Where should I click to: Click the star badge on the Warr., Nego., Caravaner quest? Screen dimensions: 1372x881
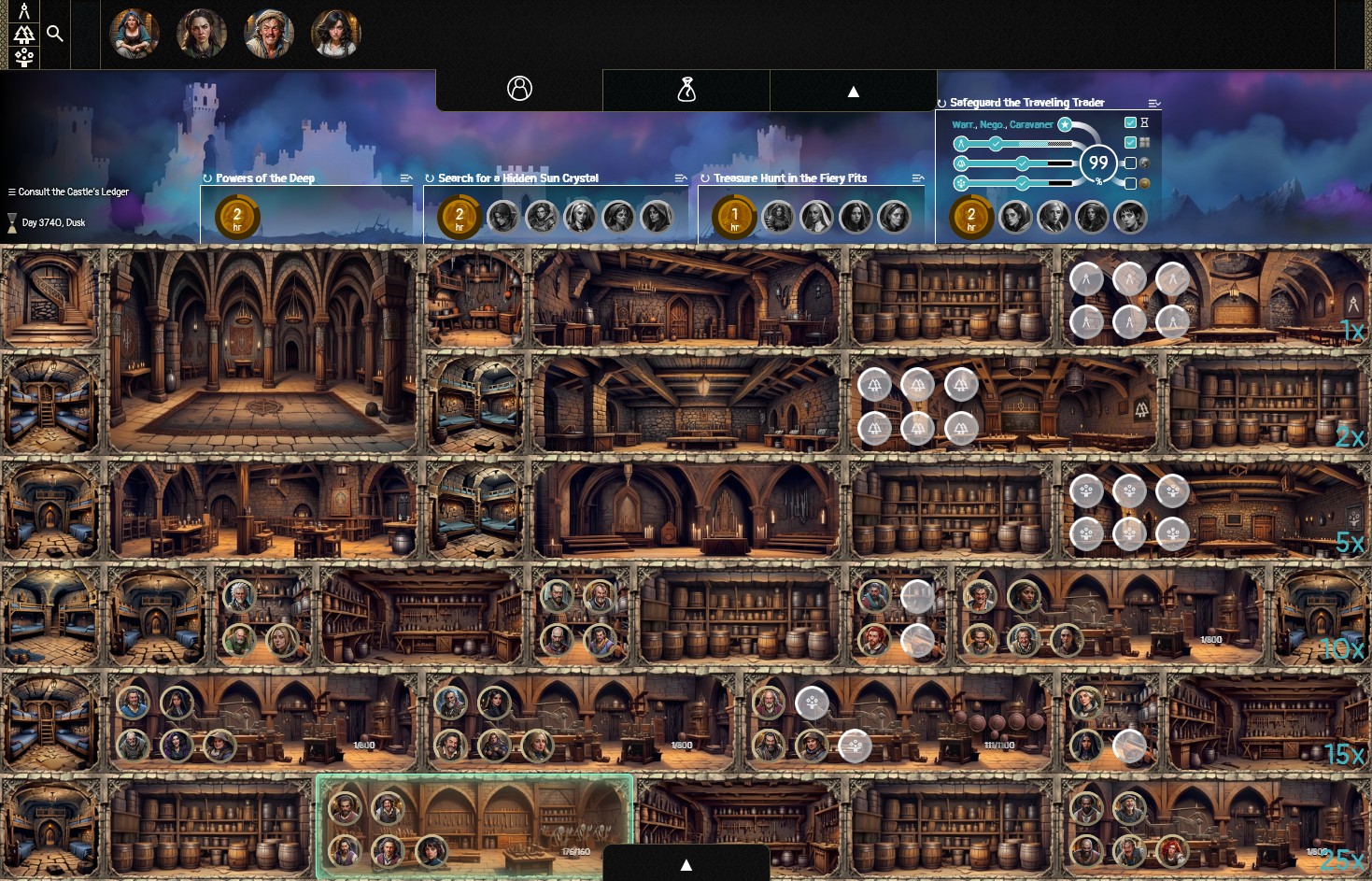[x=1065, y=123]
